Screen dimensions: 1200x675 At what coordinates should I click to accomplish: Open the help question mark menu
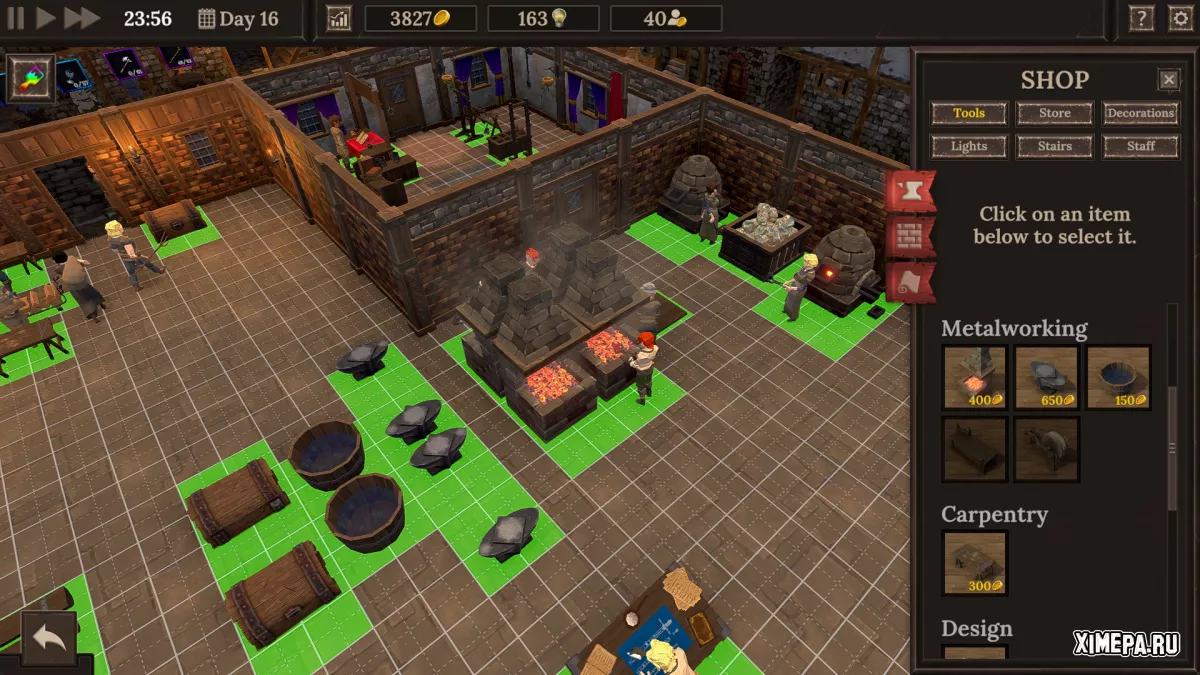[x=1141, y=19]
